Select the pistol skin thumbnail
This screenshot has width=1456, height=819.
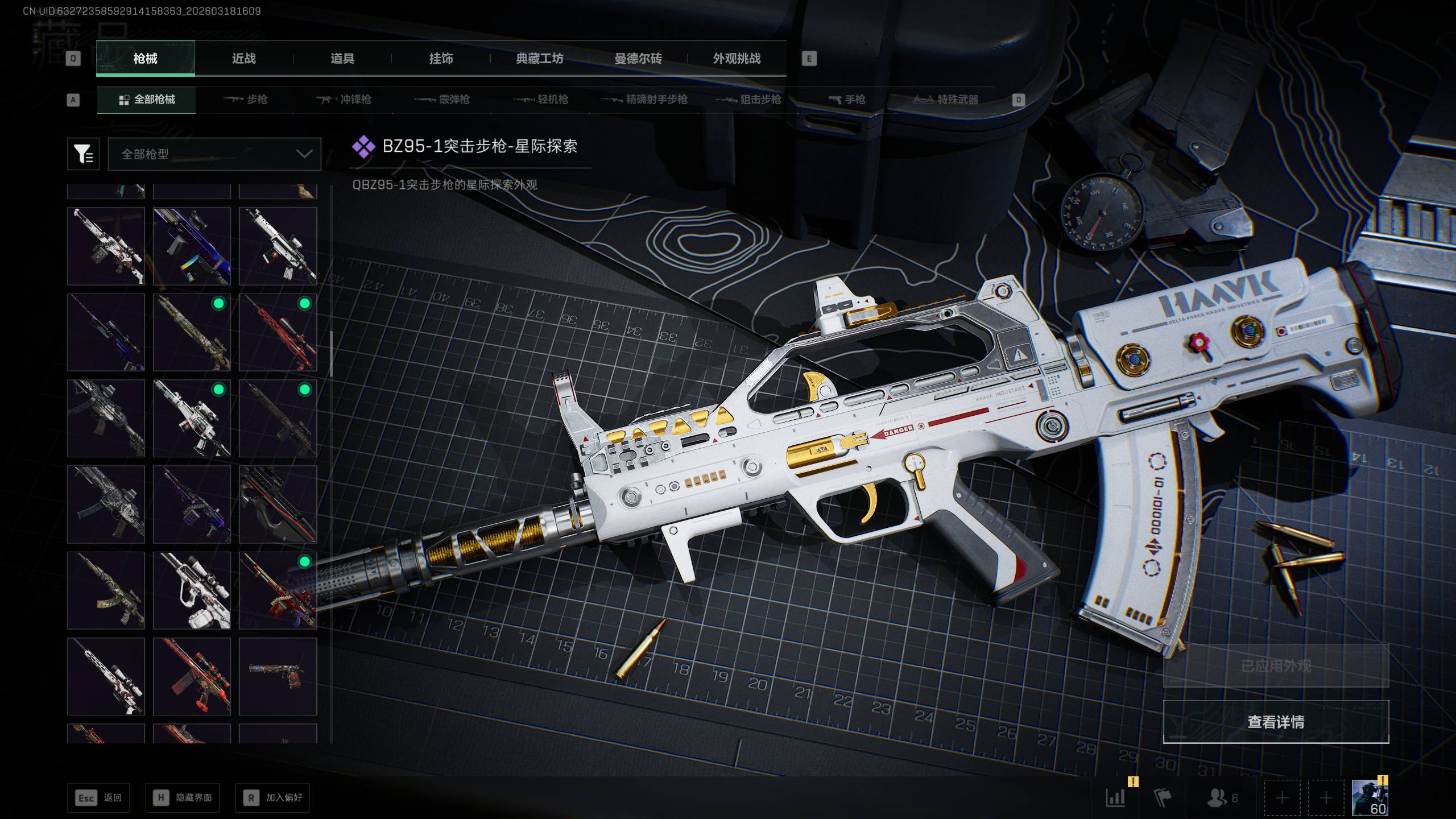click(278, 676)
